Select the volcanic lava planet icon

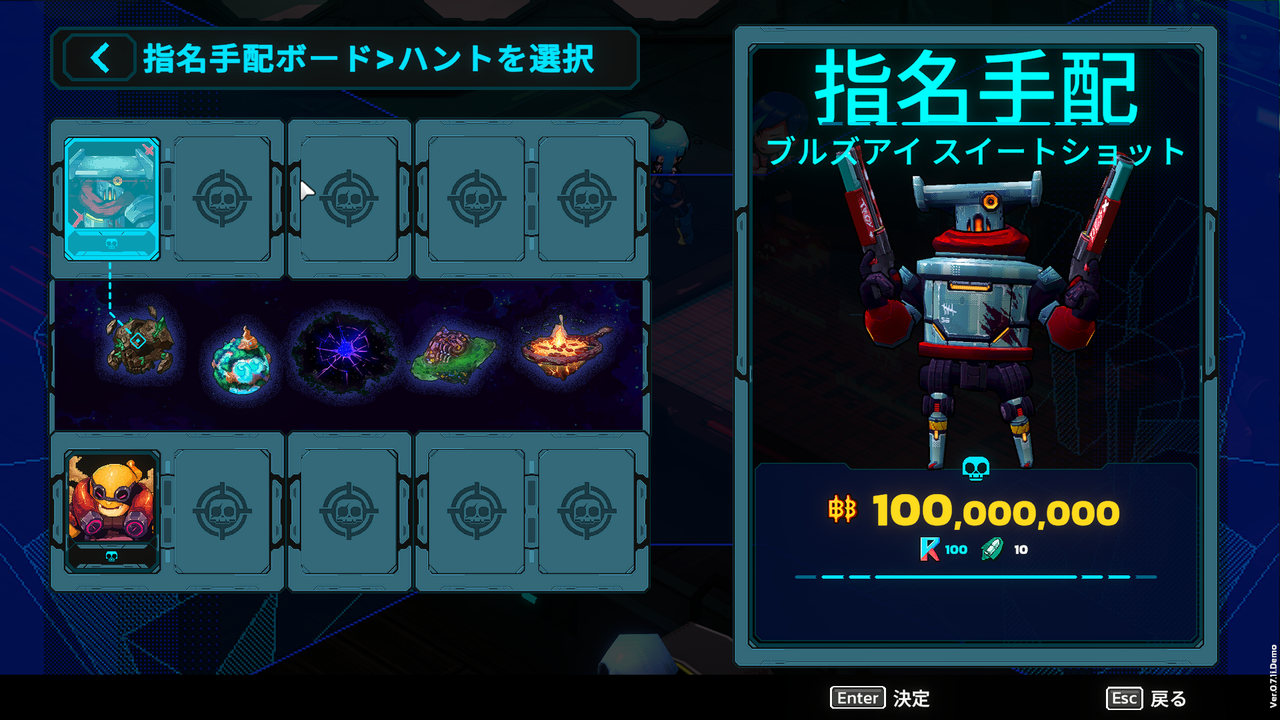tap(564, 350)
